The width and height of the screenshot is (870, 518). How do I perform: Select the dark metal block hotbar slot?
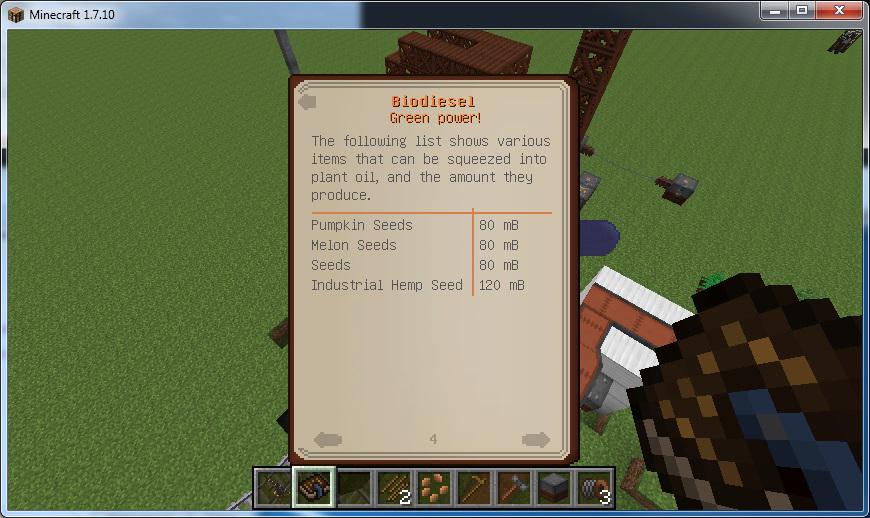(x=553, y=488)
